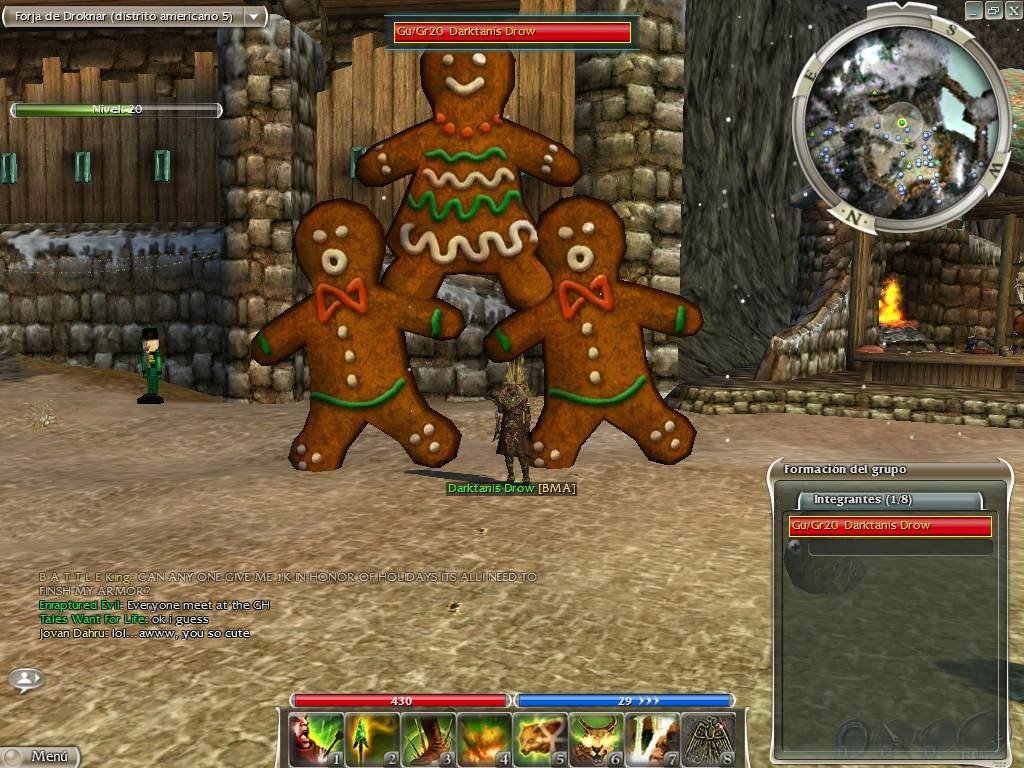
Task: Open the Forja de Droknar district dropdown
Action: pos(254,17)
